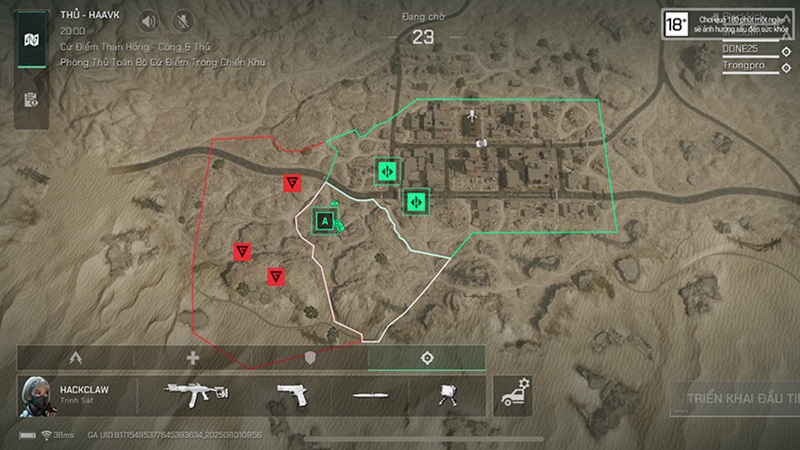Toggle the muted microphone button
The image size is (800, 450).
tap(183, 20)
